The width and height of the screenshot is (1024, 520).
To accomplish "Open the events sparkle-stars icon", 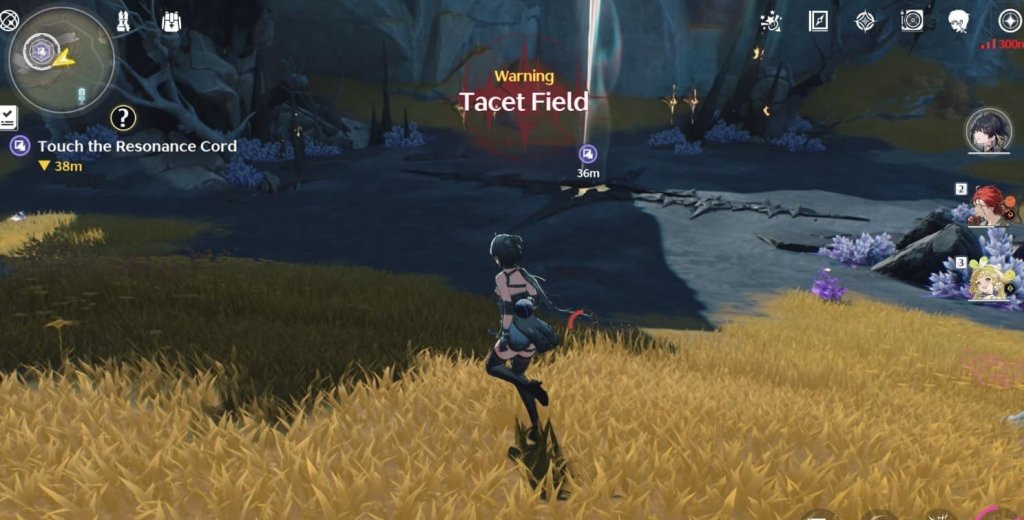I will point(770,21).
